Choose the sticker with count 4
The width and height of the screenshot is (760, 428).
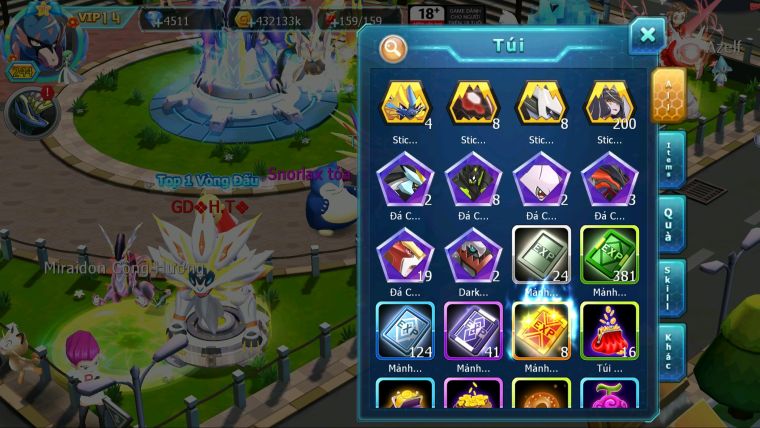(x=404, y=104)
